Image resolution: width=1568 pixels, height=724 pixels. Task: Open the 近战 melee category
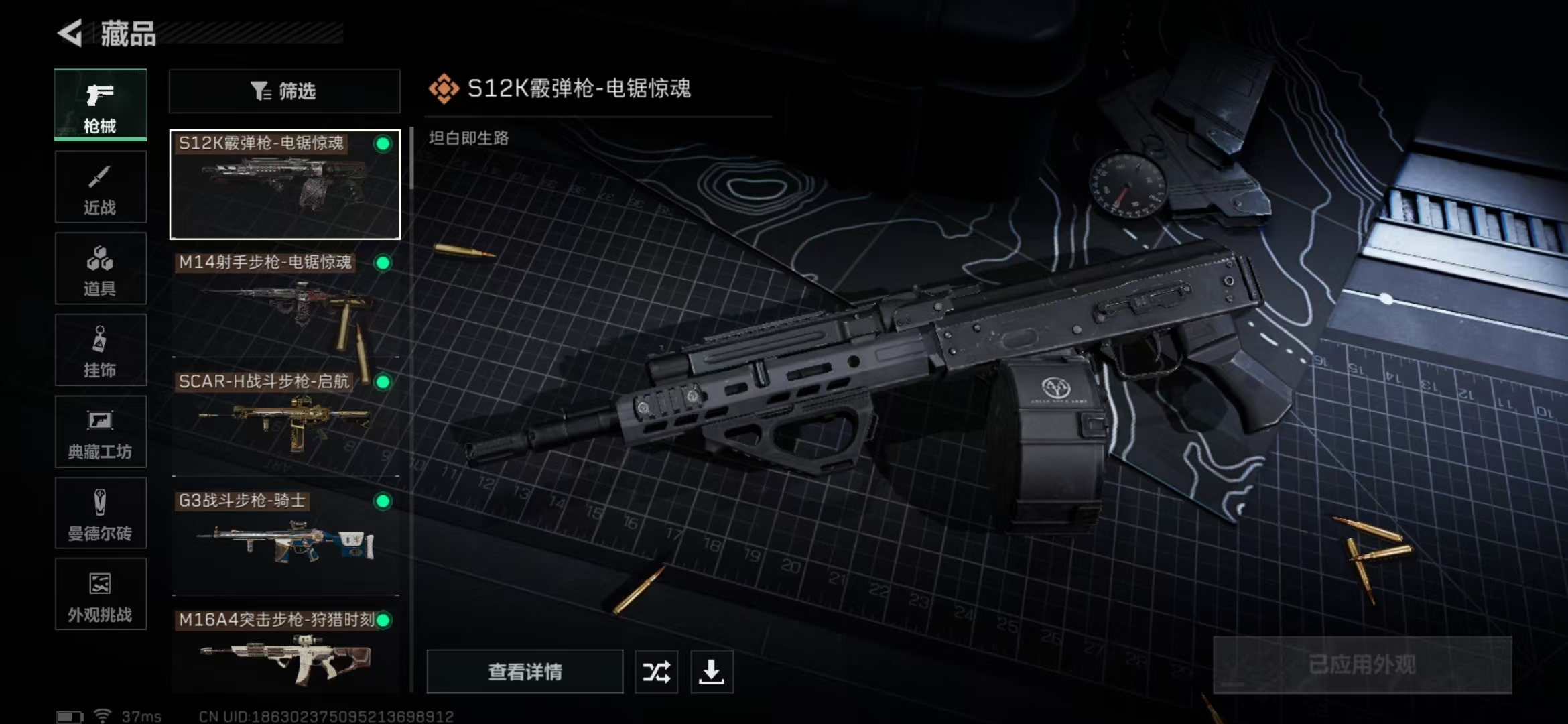tap(101, 187)
